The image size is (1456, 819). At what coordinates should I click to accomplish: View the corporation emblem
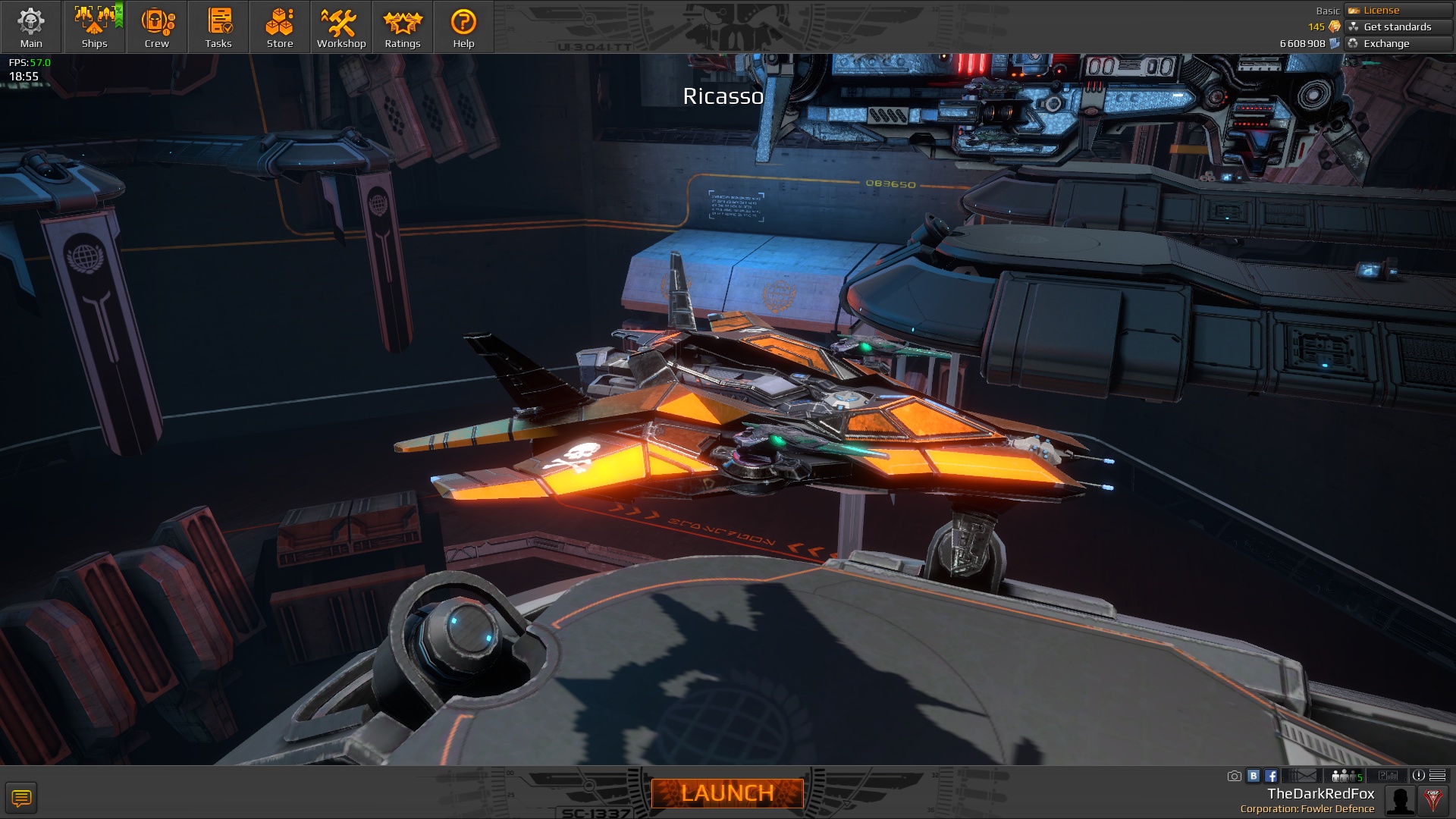click(1433, 800)
